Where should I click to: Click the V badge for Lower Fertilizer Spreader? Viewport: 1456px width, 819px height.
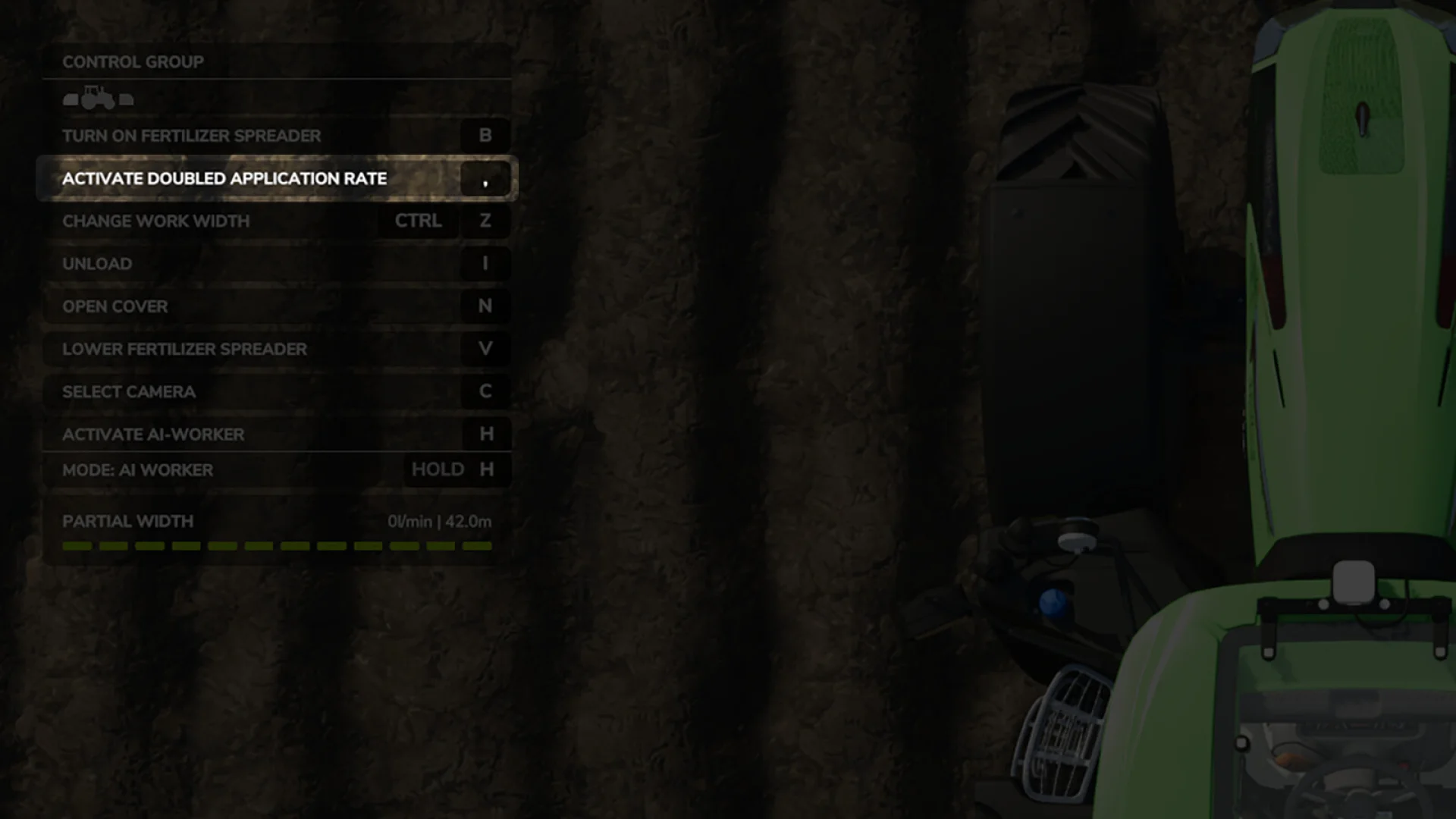pos(485,349)
